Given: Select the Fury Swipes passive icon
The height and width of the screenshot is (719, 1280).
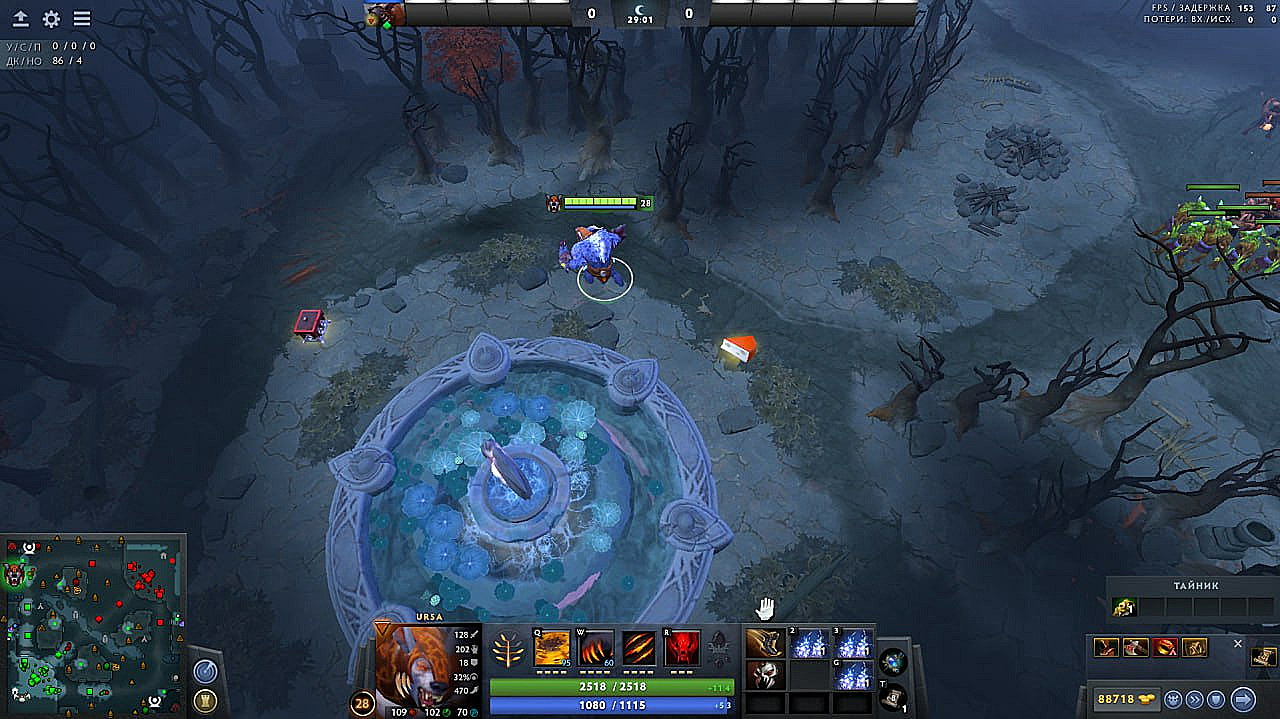Looking at the screenshot, I should (x=639, y=648).
